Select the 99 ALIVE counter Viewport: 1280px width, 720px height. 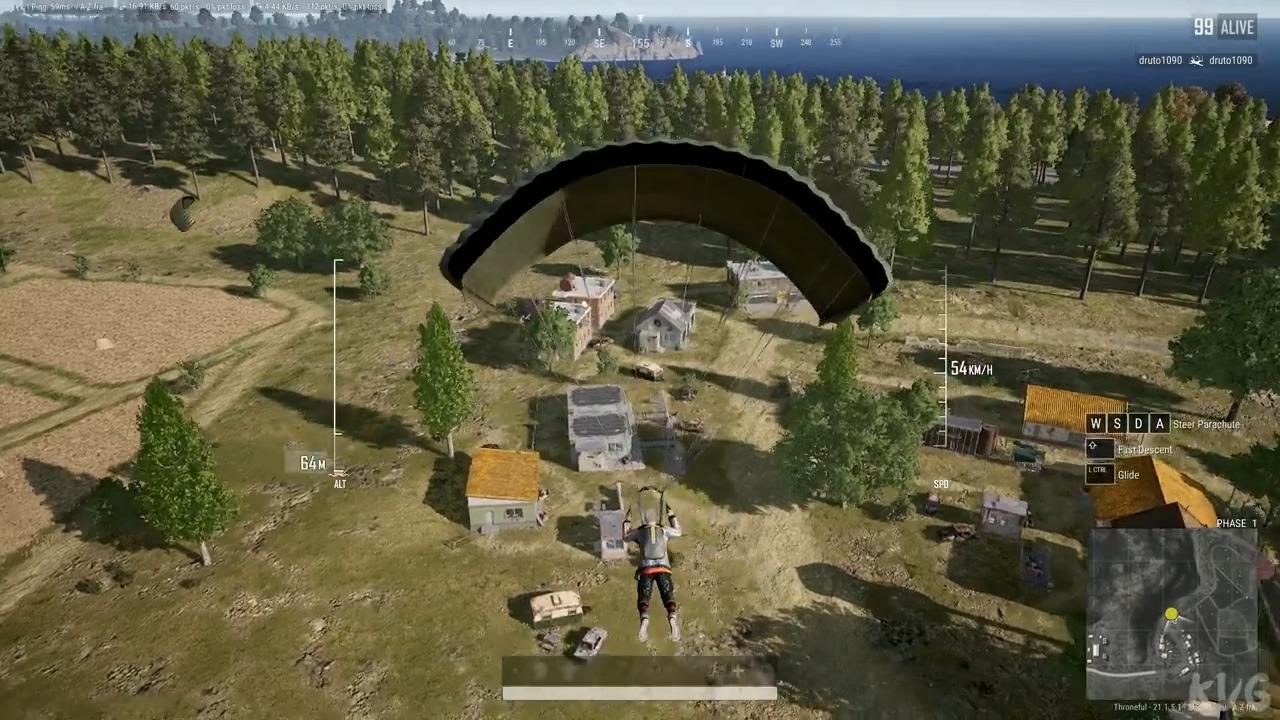click(x=1222, y=27)
